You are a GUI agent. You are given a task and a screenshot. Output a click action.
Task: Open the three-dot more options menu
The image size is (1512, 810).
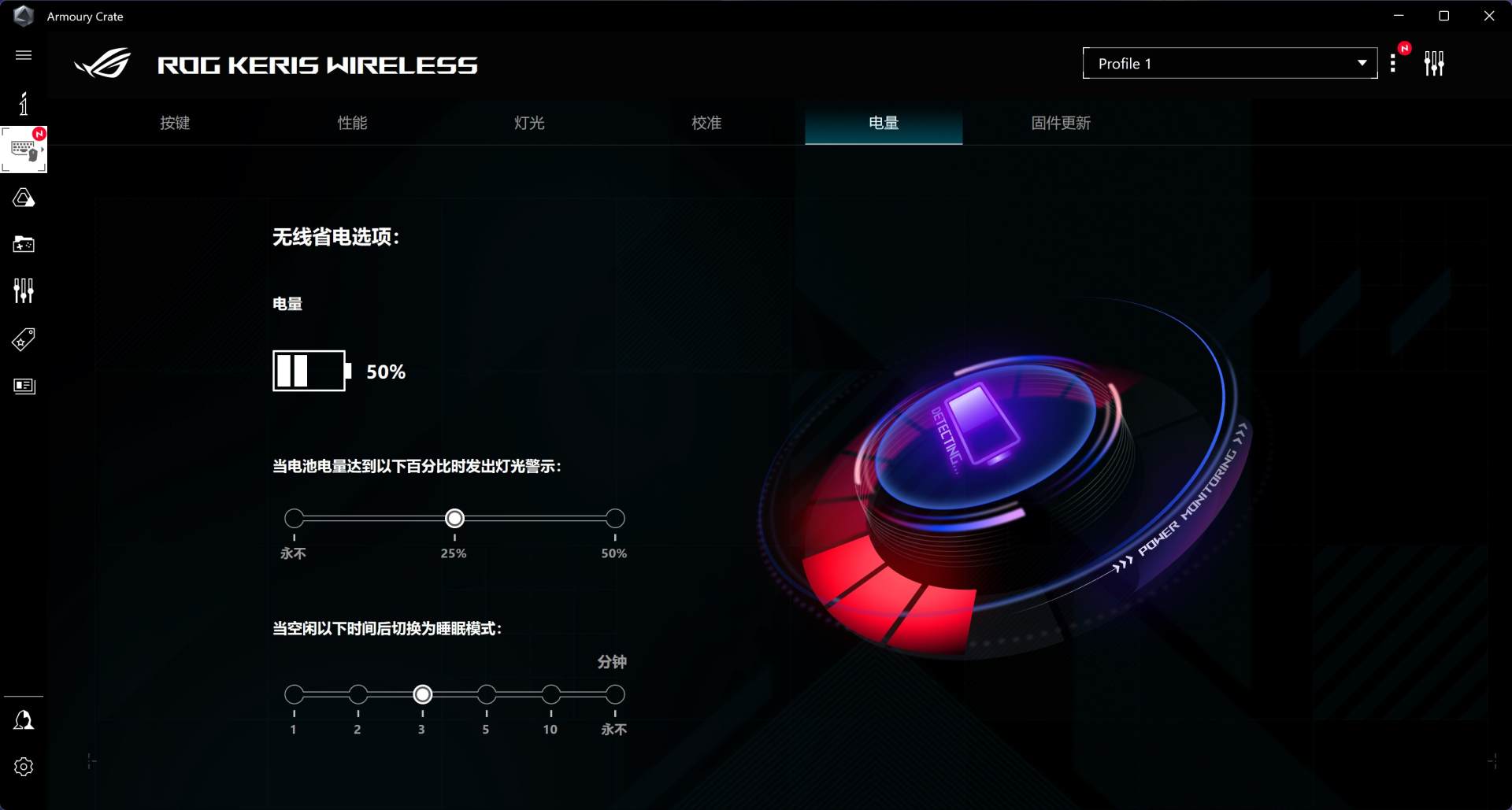tap(1393, 64)
